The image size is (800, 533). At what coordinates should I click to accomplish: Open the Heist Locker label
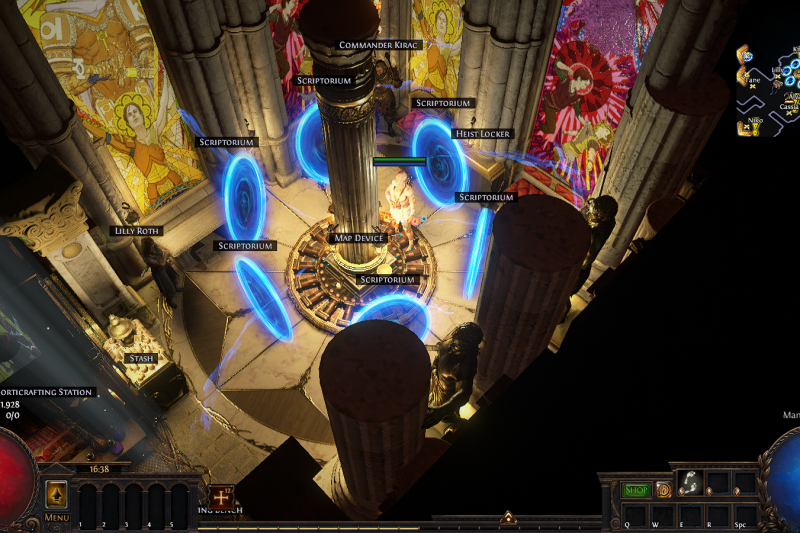(483, 134)
